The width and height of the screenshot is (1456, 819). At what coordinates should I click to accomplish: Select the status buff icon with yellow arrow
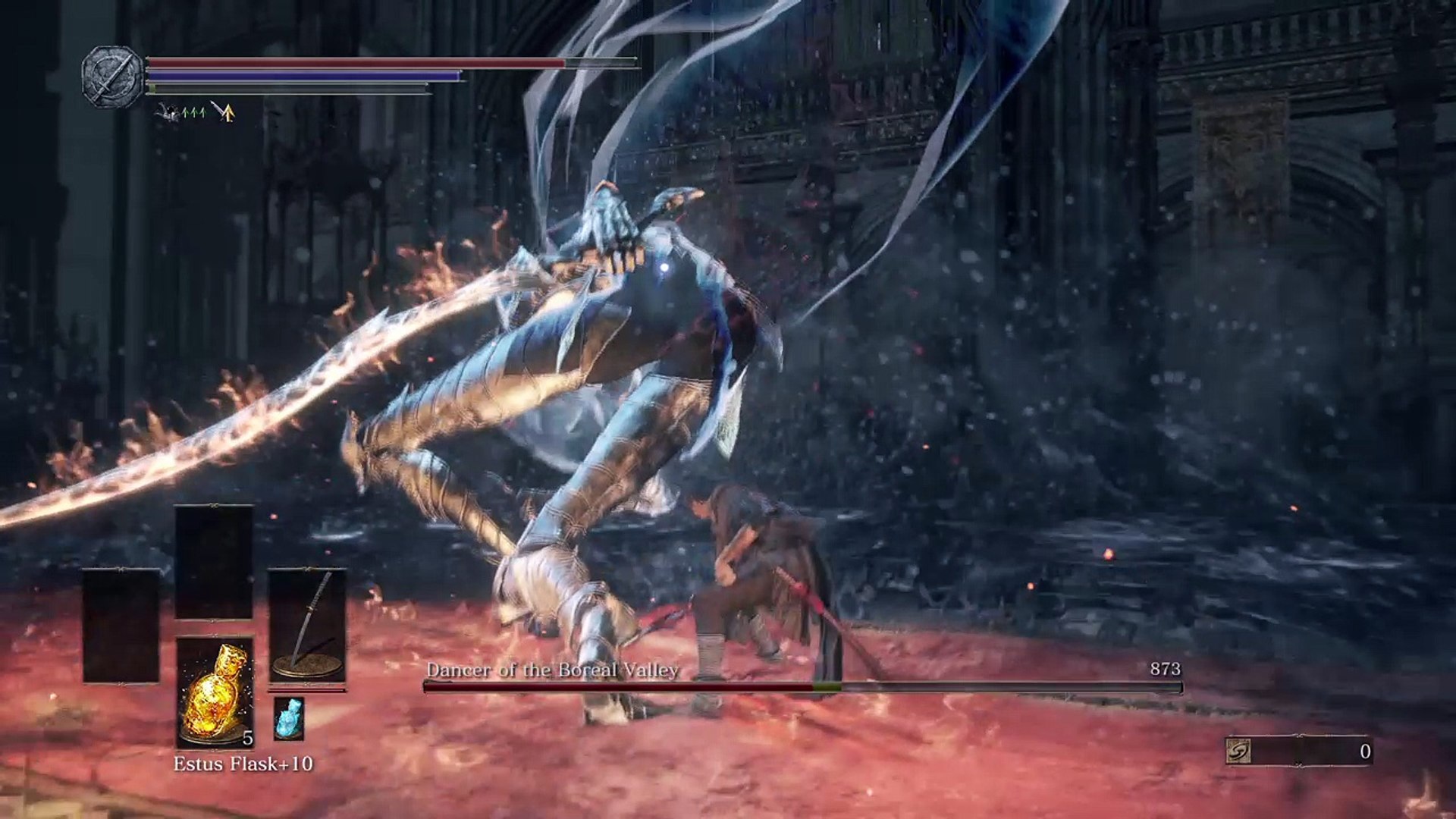223,112
